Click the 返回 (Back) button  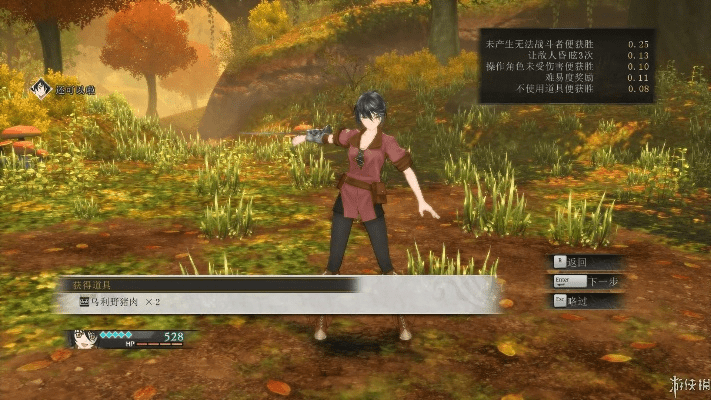click(x=587, y=262)
